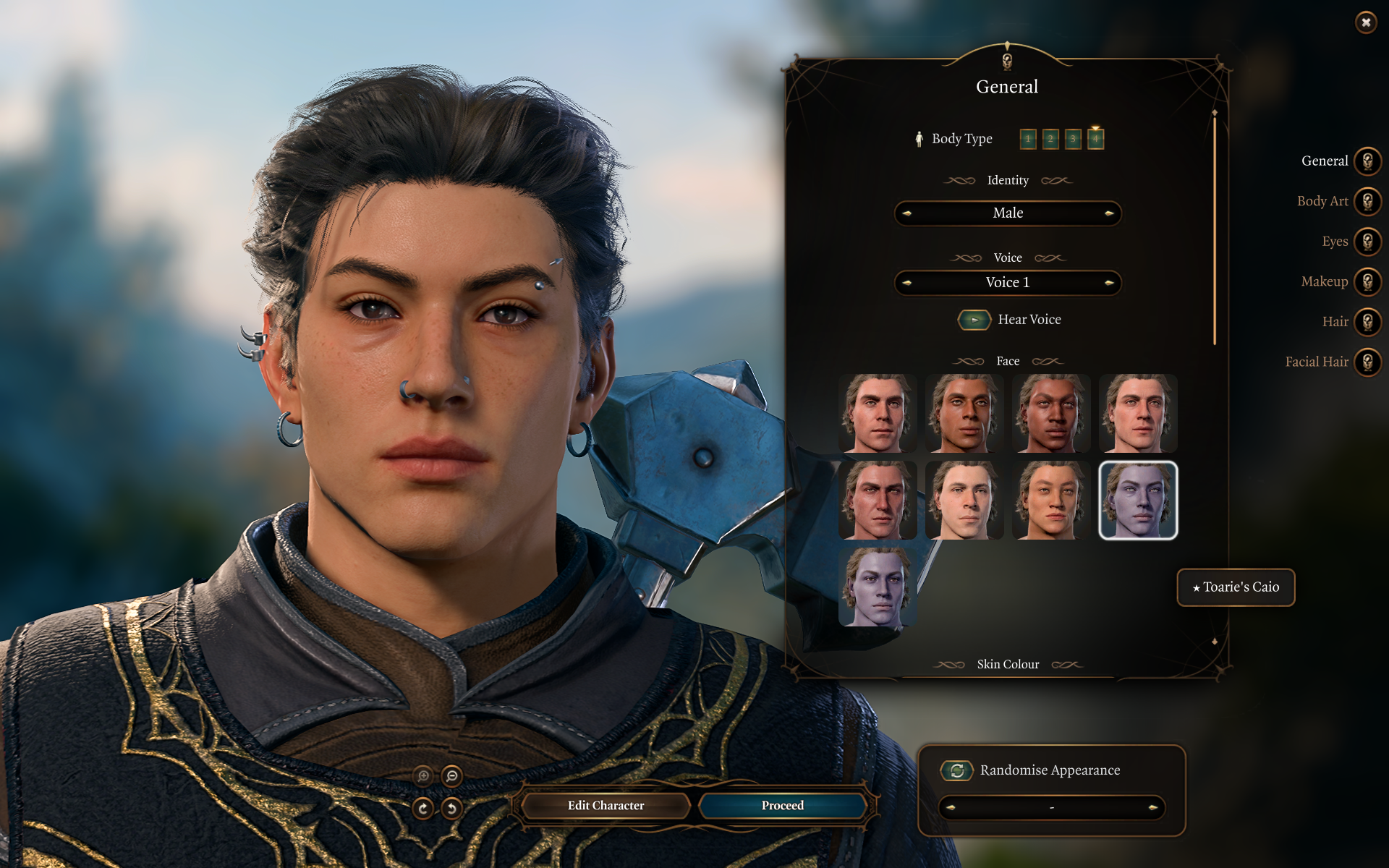Proceed to the next step
1389x868 pixels.
coord(782,805)
